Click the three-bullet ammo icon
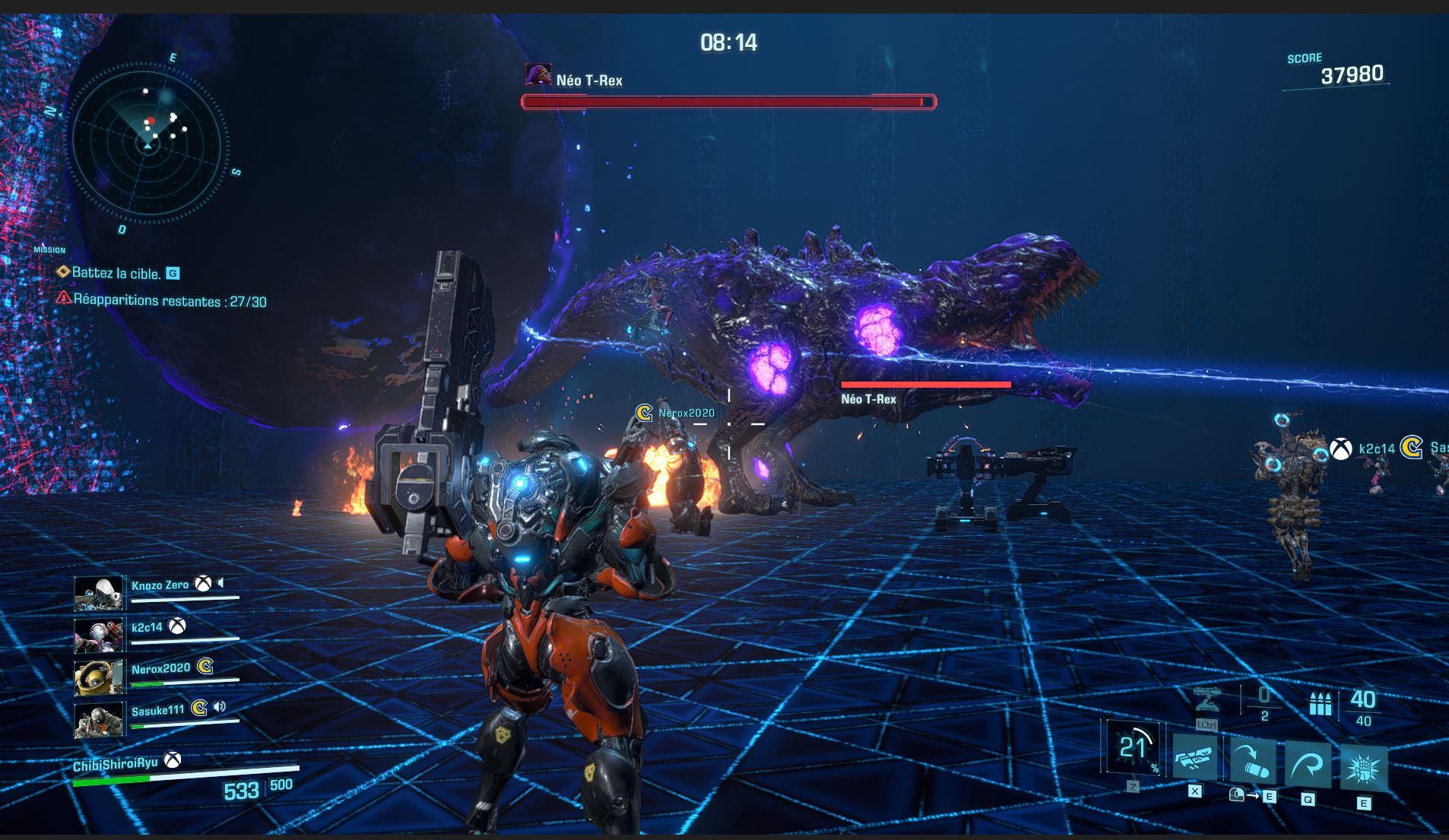Image resolution: width=1449 pixels, height=840 pixels. (x=1321, y=704)
